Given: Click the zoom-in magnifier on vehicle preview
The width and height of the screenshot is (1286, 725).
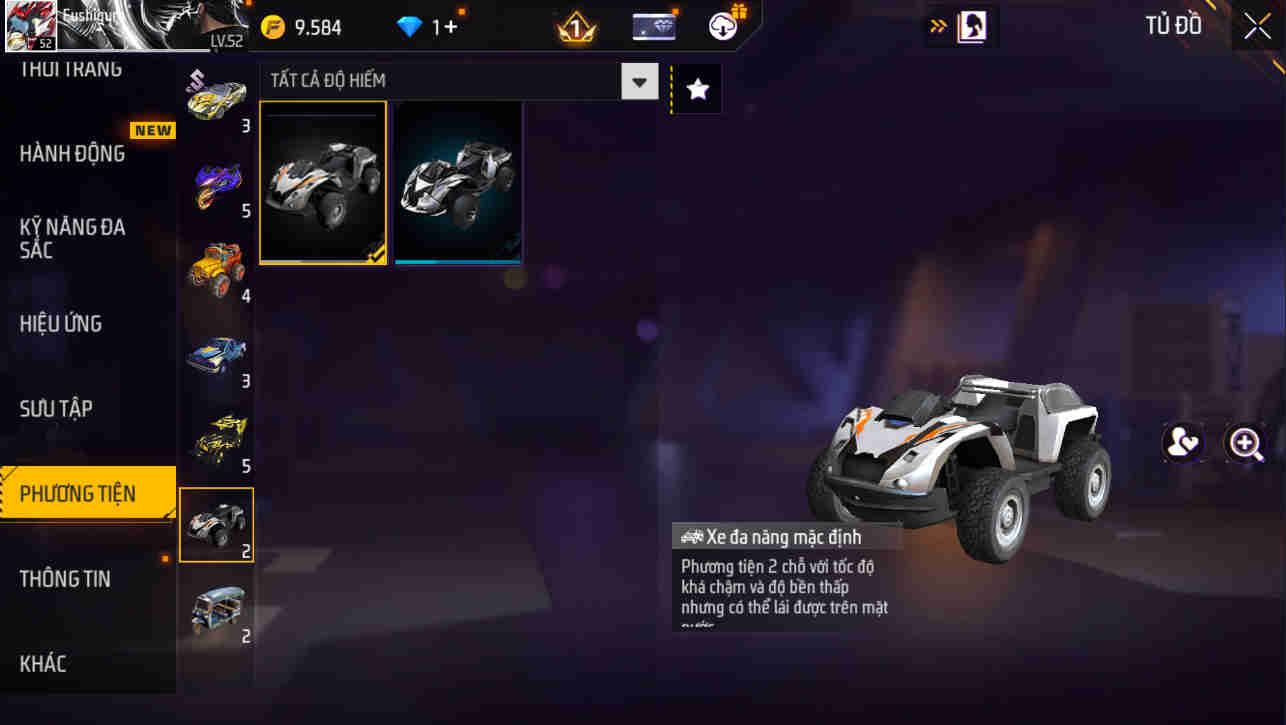Looking at the screenshot, I should click(1246, 442).
